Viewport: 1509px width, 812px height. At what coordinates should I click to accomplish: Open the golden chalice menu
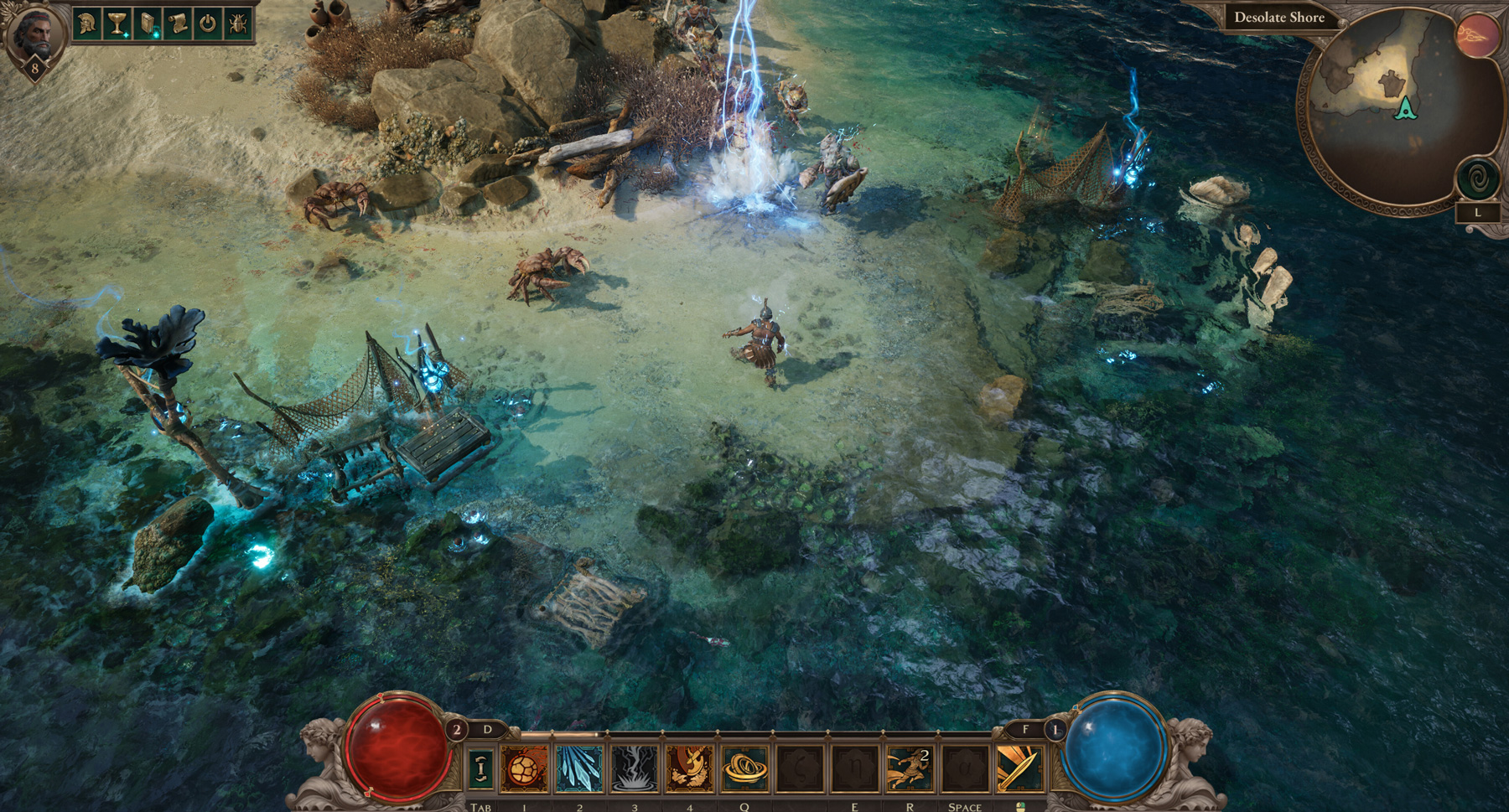[x=117, y=23]
